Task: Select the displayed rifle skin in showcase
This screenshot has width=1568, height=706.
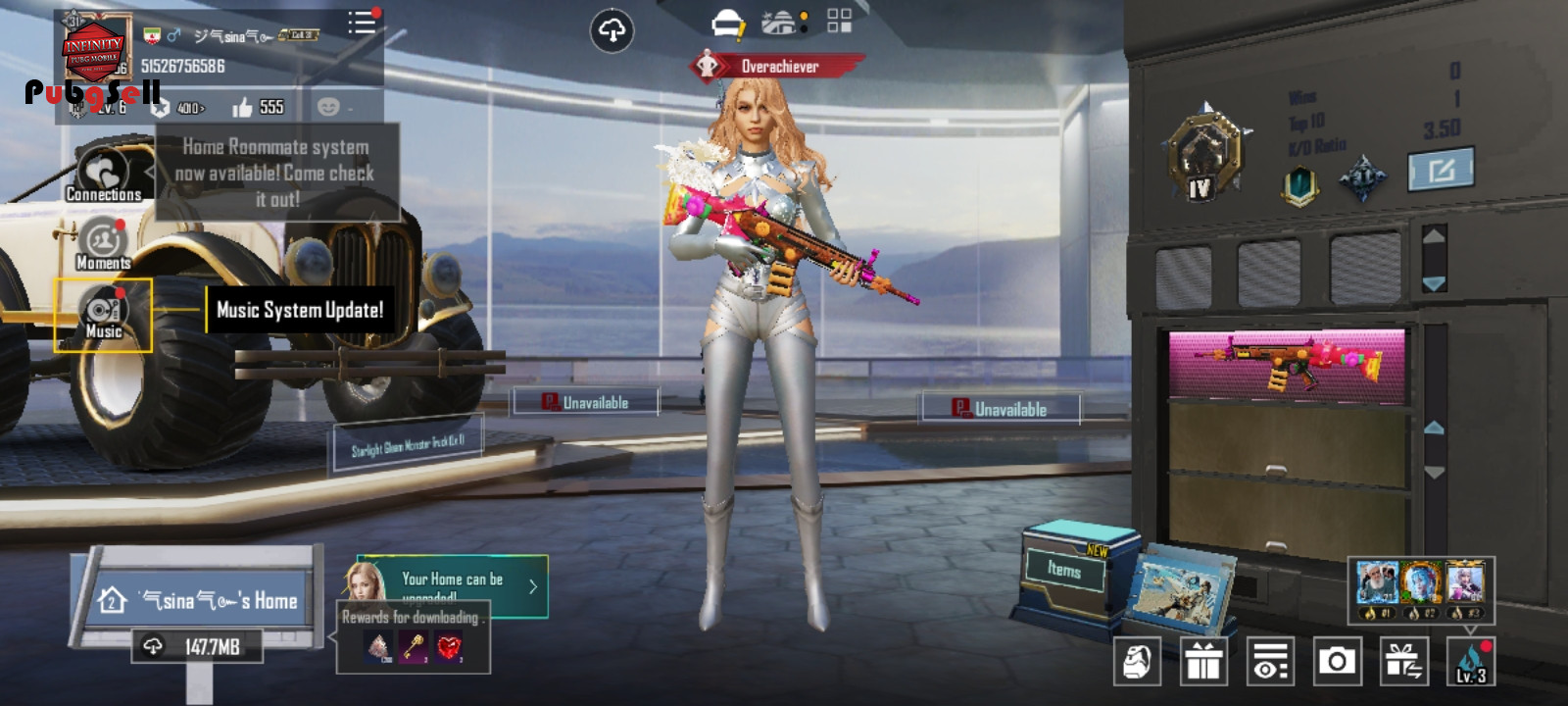Action: [x=1287, y=362]
